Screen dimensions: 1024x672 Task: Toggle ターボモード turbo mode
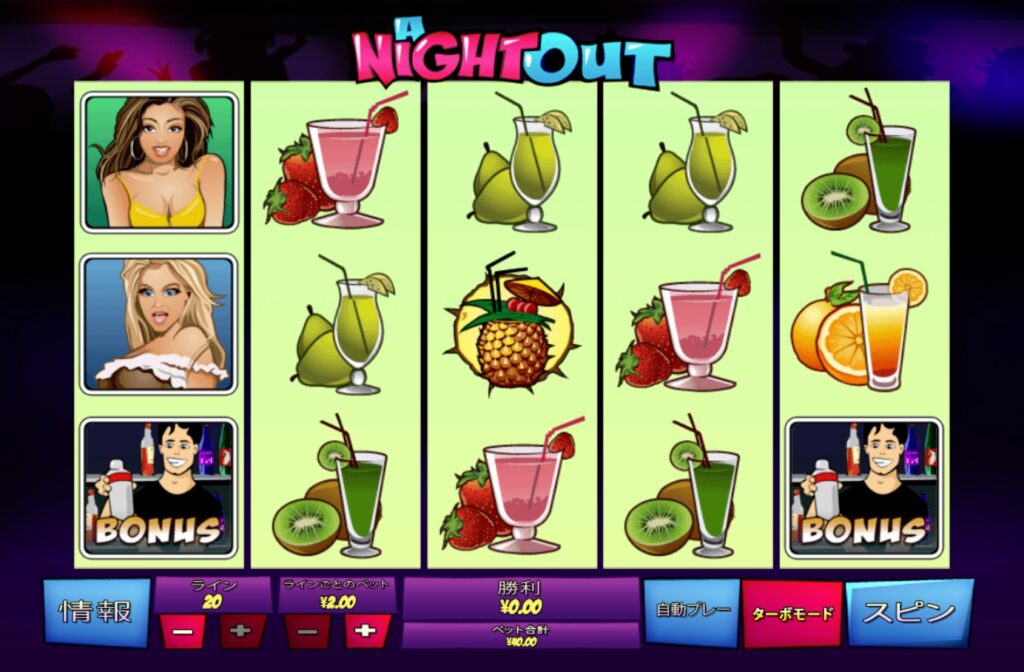(792, 613)
